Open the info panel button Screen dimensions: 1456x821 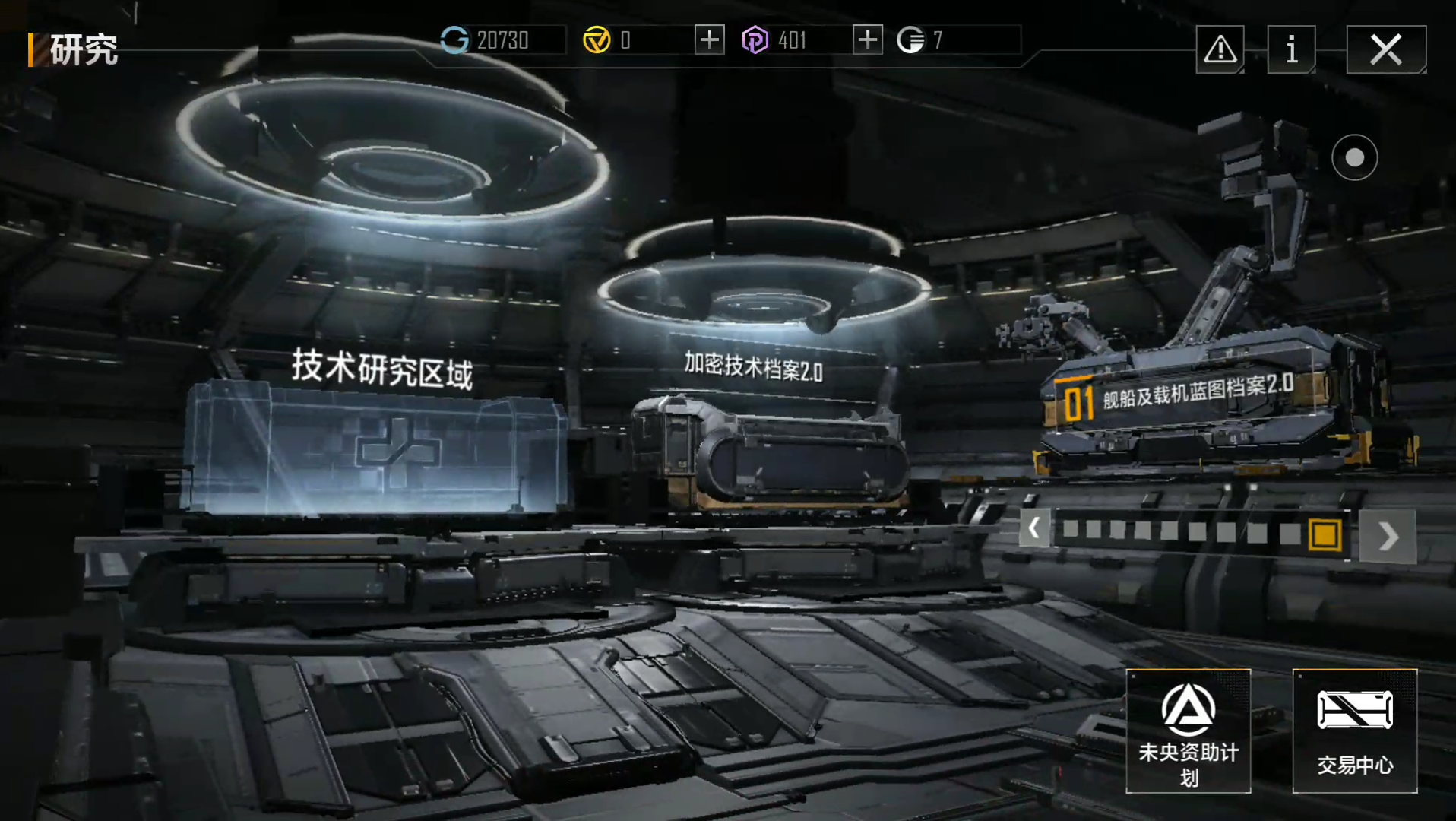1291,50
